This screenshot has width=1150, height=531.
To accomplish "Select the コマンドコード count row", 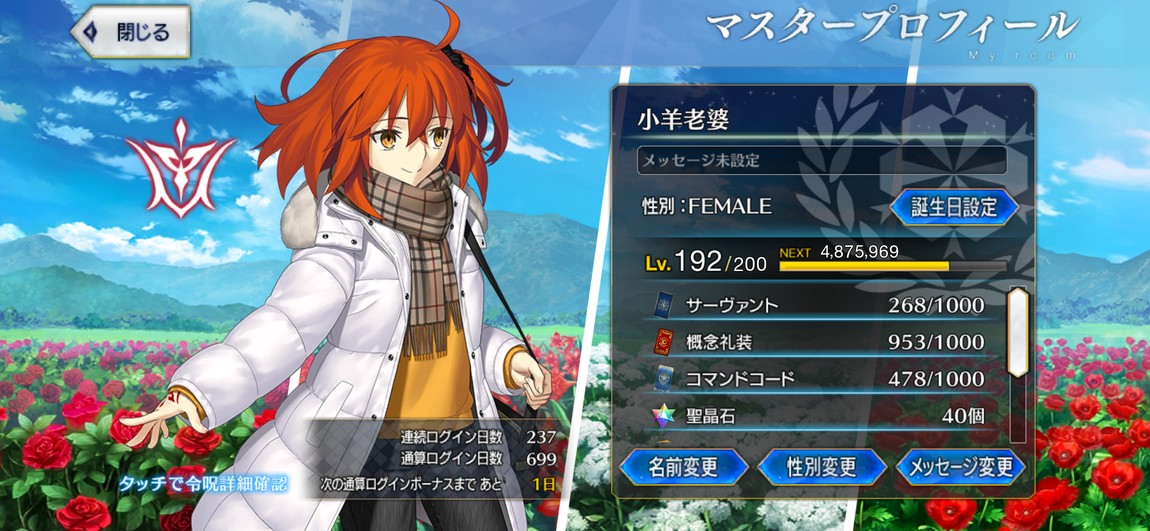I will pyautogui.click(x=818, y=379).
